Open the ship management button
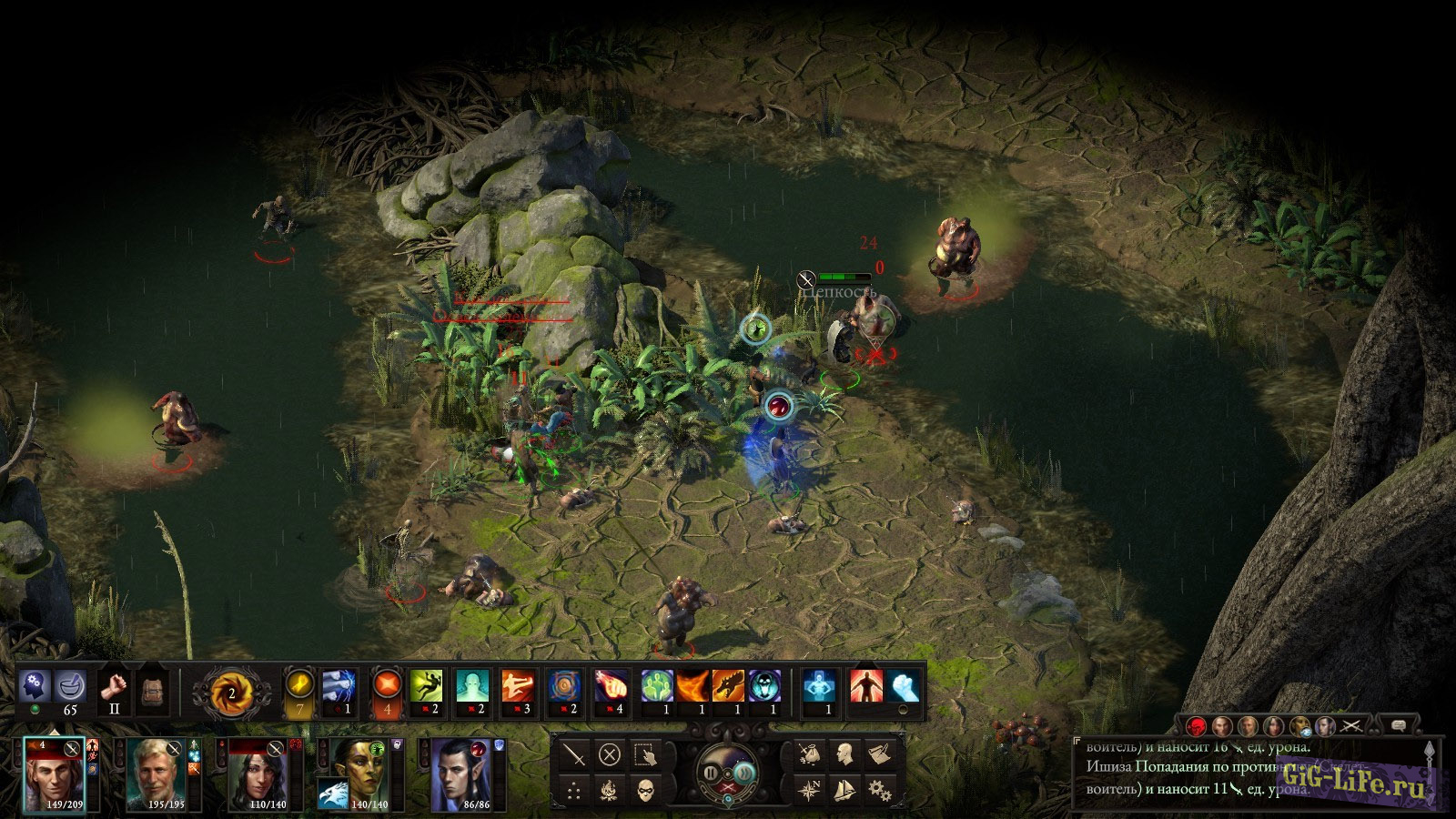This screenshot has width=1456, height=819. [844, 790]
